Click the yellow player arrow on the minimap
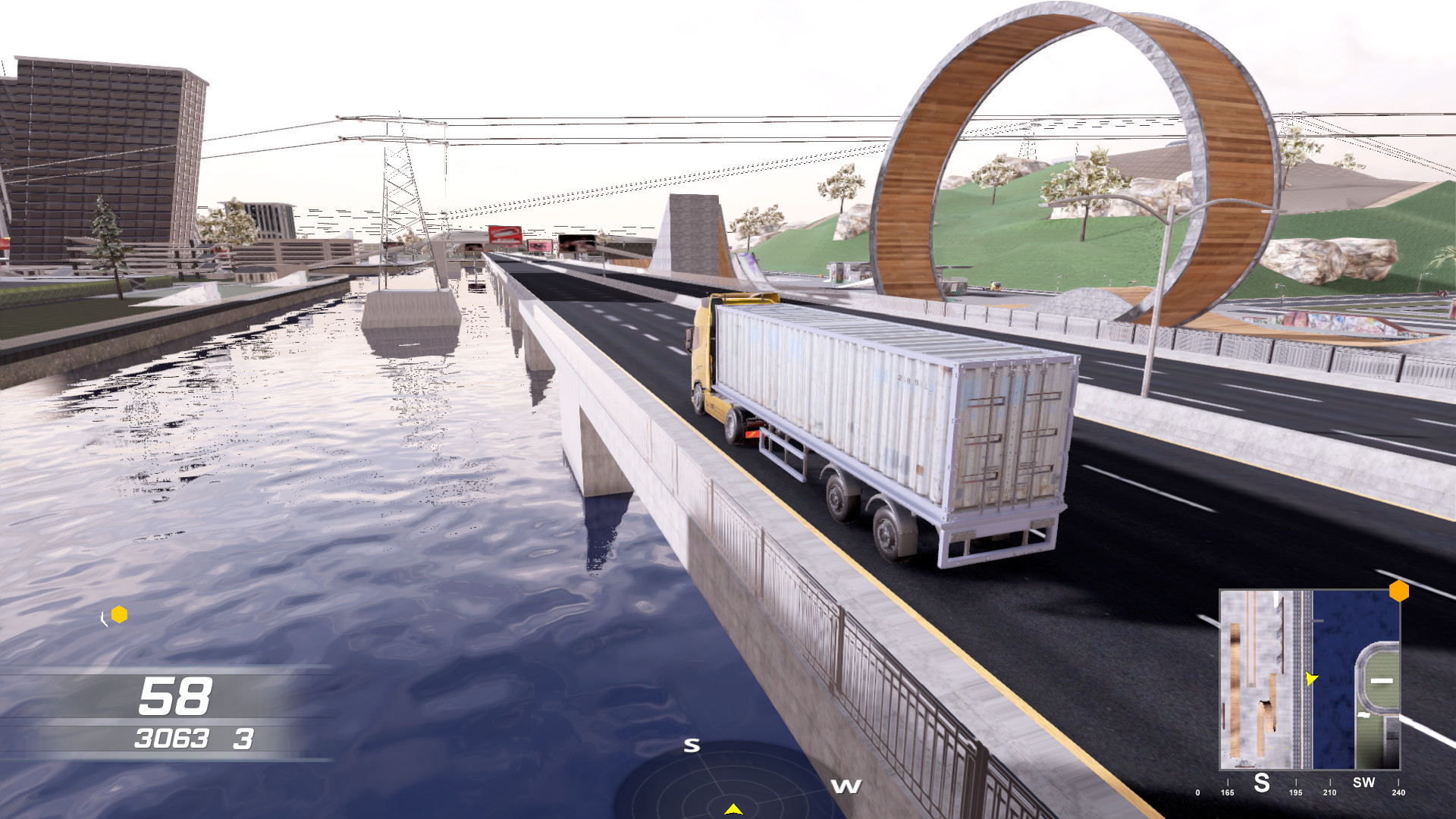This screenshot has width=1456, height=819. pos(1310,679)
